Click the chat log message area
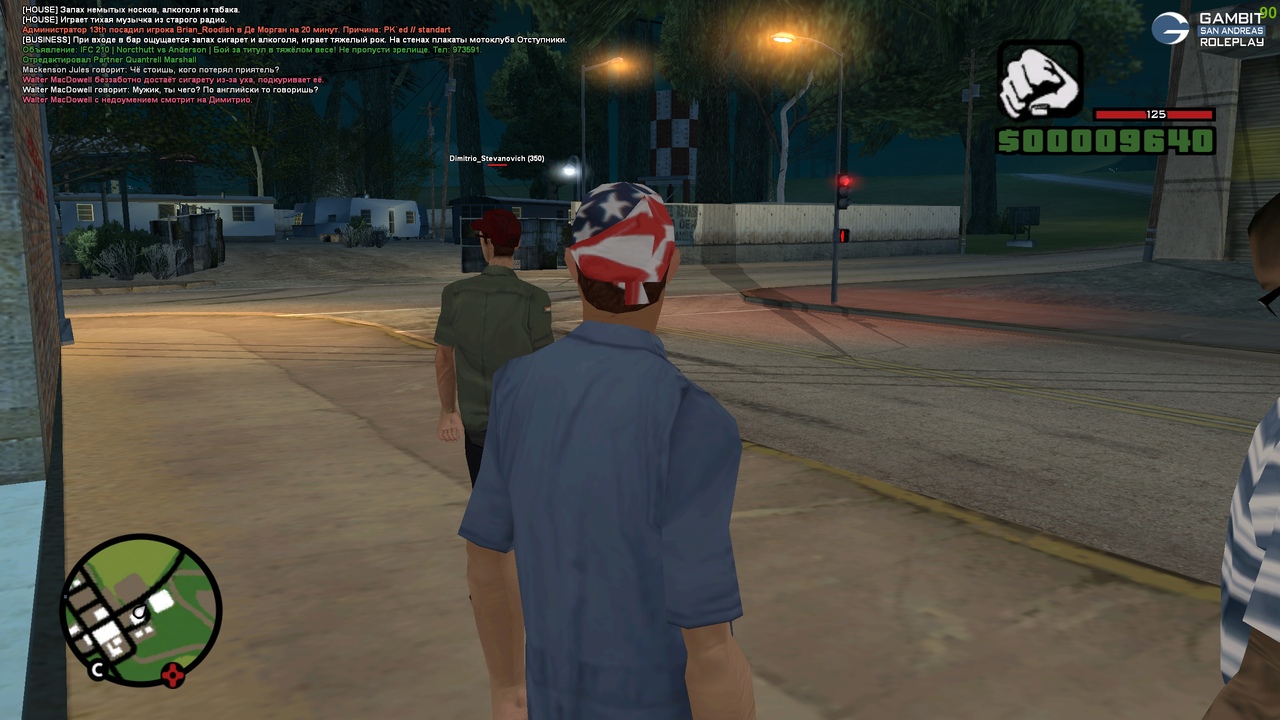The width and height of the screenshot is (1280, 720). pos(290,55)
